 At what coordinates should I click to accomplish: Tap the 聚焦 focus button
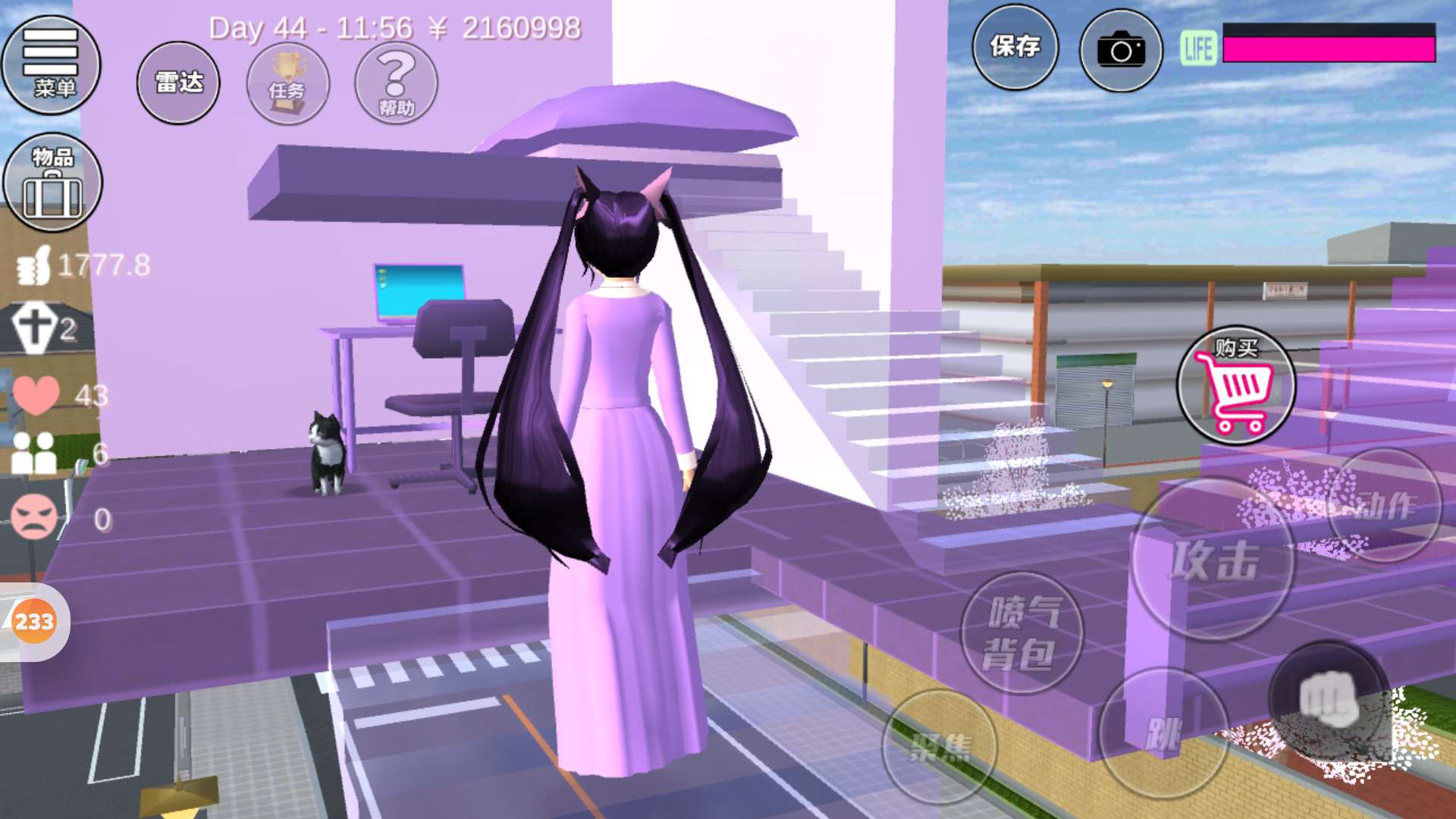click(x=939, y=747)
